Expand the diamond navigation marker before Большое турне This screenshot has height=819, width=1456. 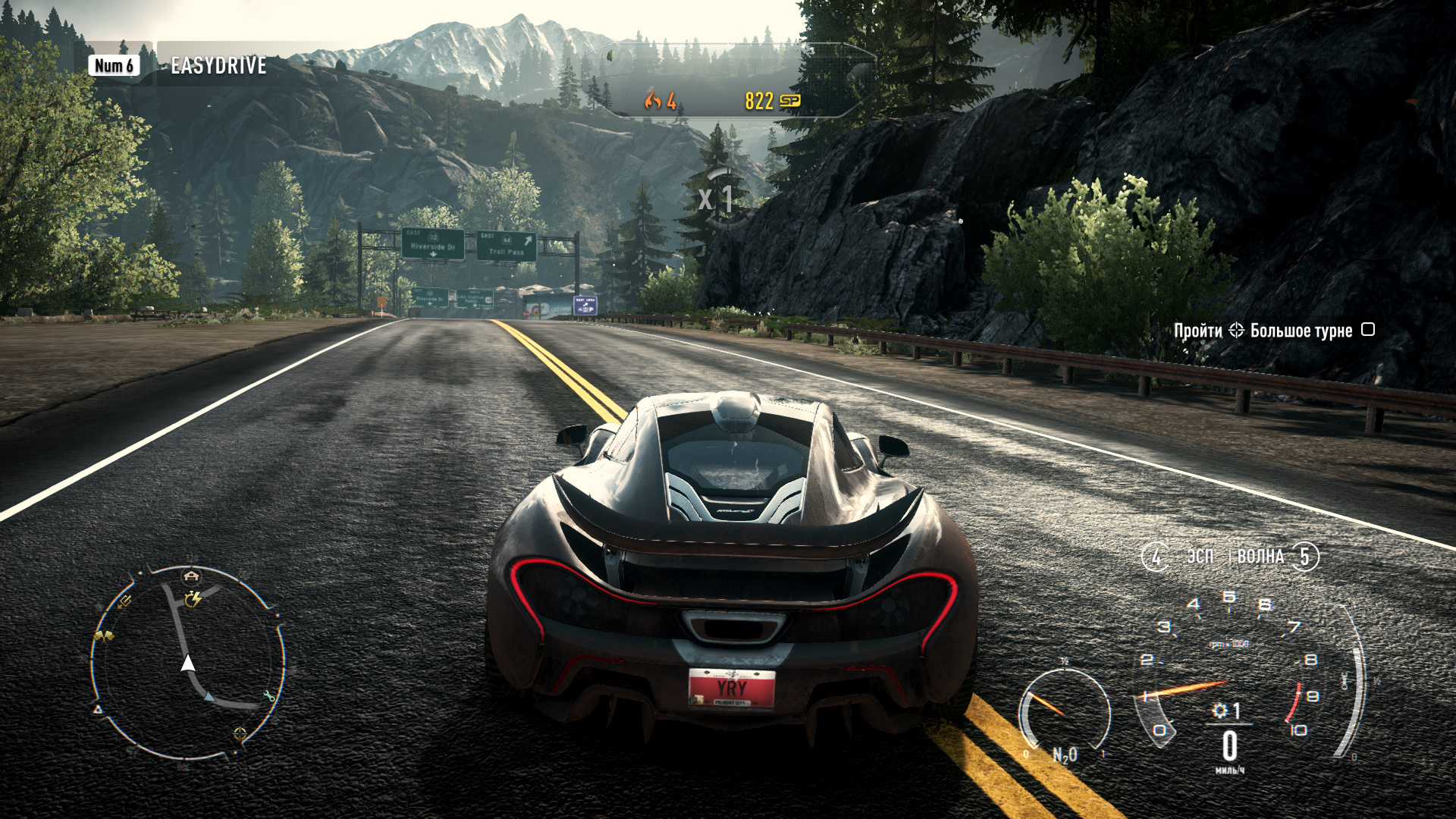(x=1237, y=329)
